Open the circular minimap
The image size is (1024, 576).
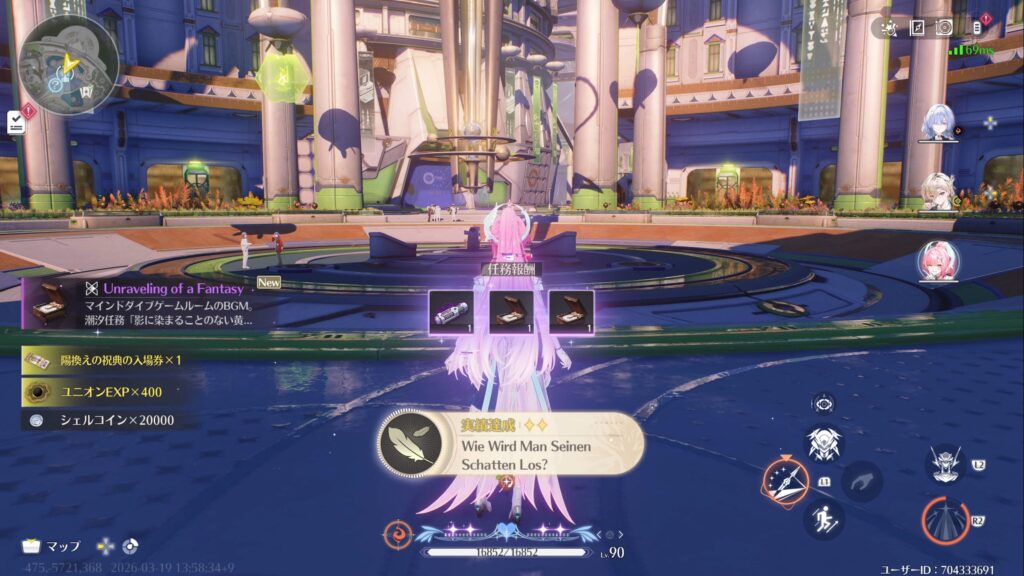point(68,62)
